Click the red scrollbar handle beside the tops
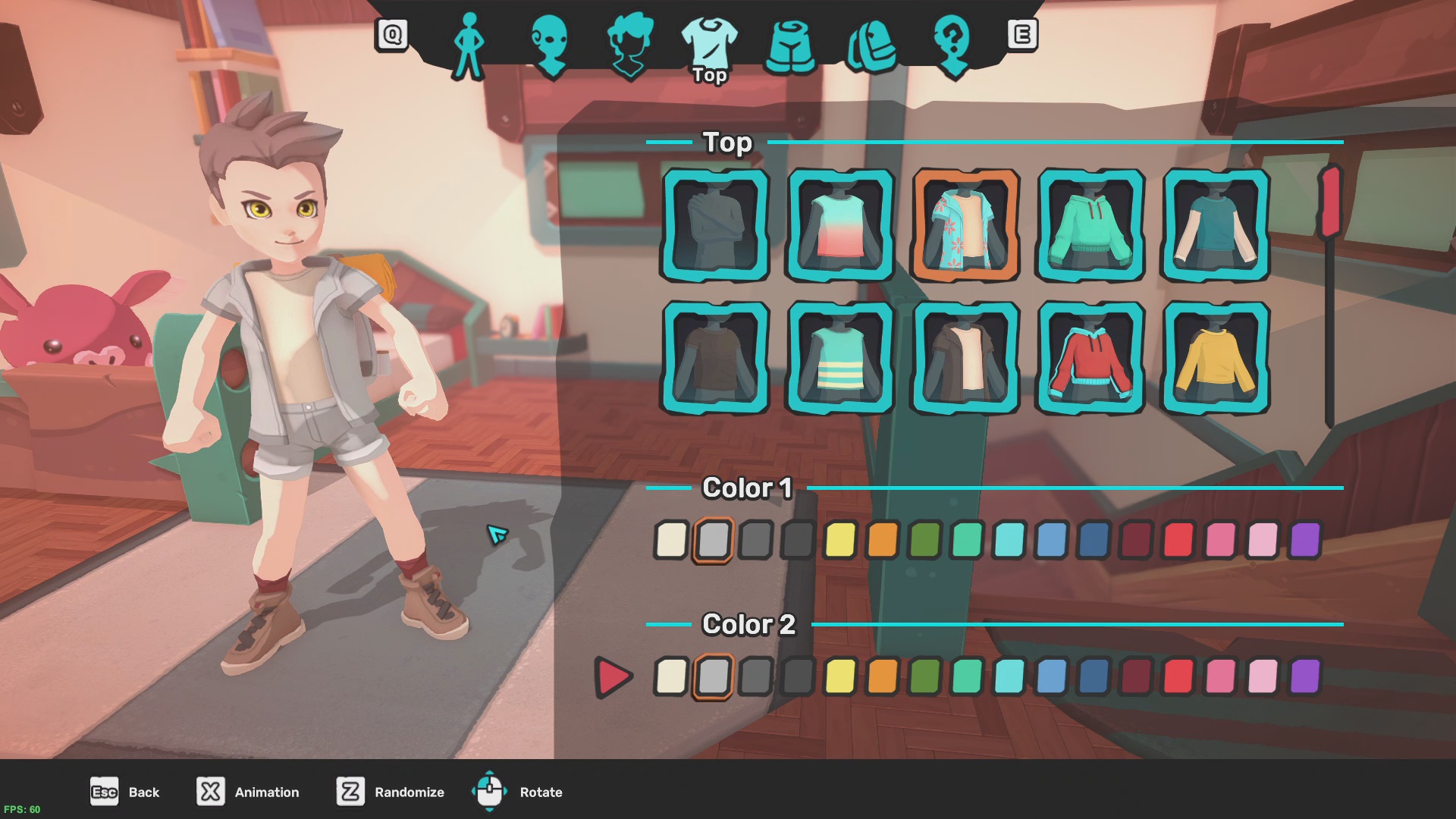This screenshot has height=819, width=1456. tap(1329, 201)
